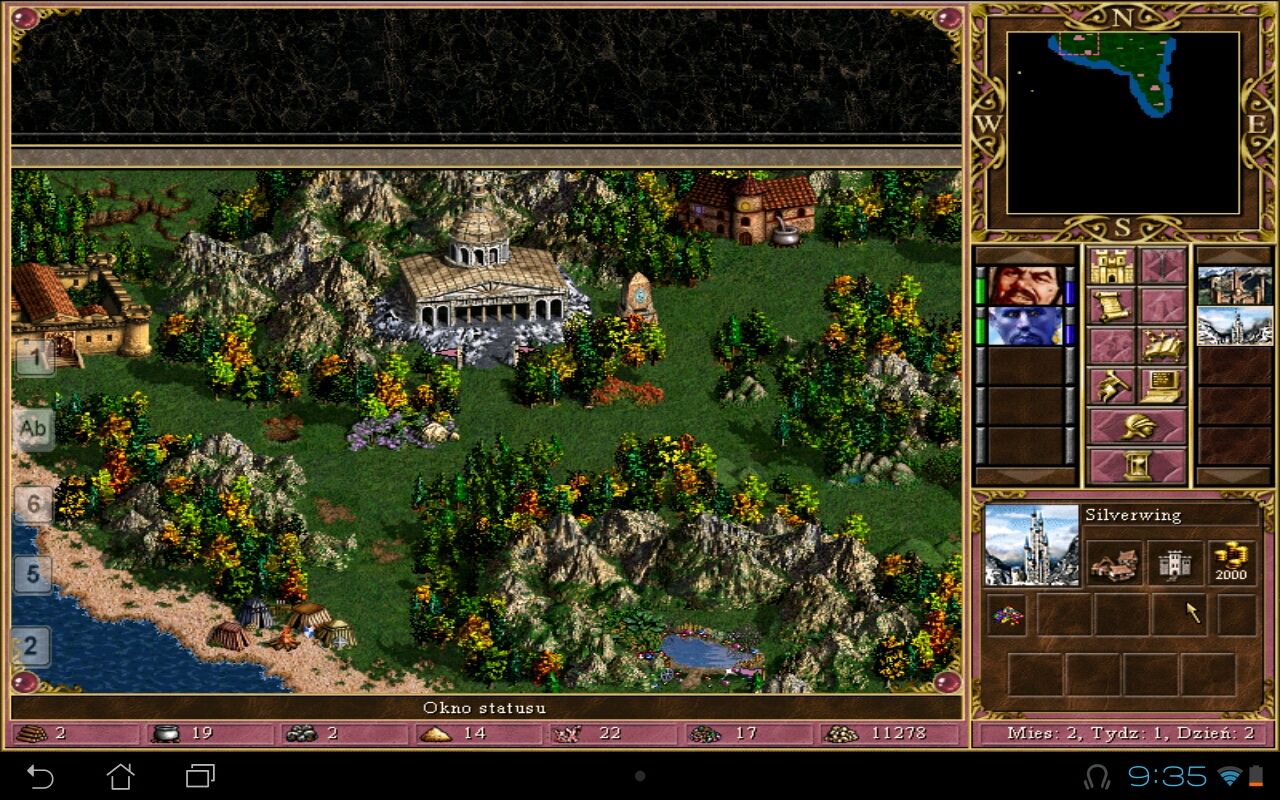1280x800 pixels.
Task: Choose the brown castle town thumbnail
Action: (1235, 286)
